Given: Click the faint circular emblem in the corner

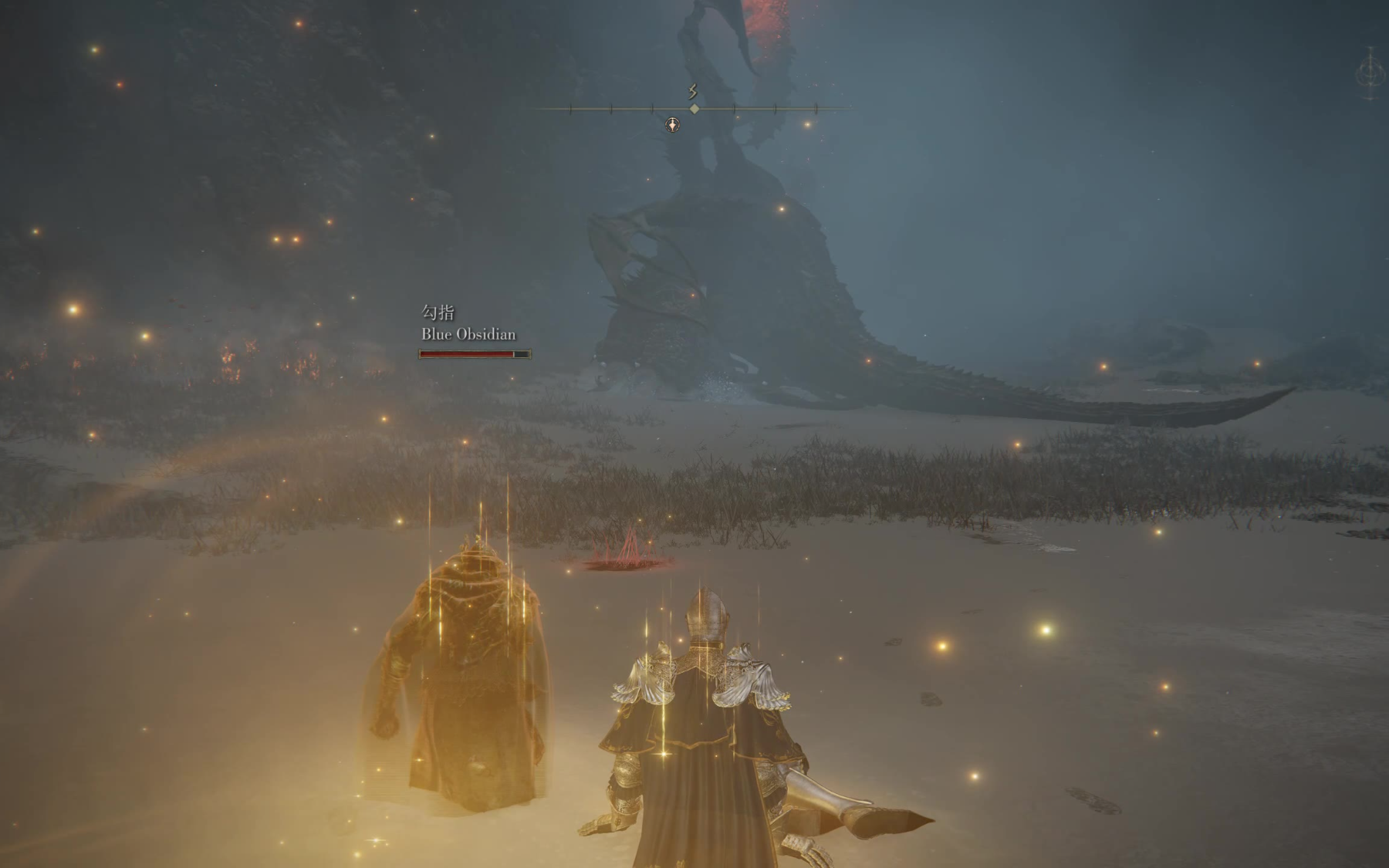Looking at the screenshot, I should pyautogui.click(x=1370, y=74).
